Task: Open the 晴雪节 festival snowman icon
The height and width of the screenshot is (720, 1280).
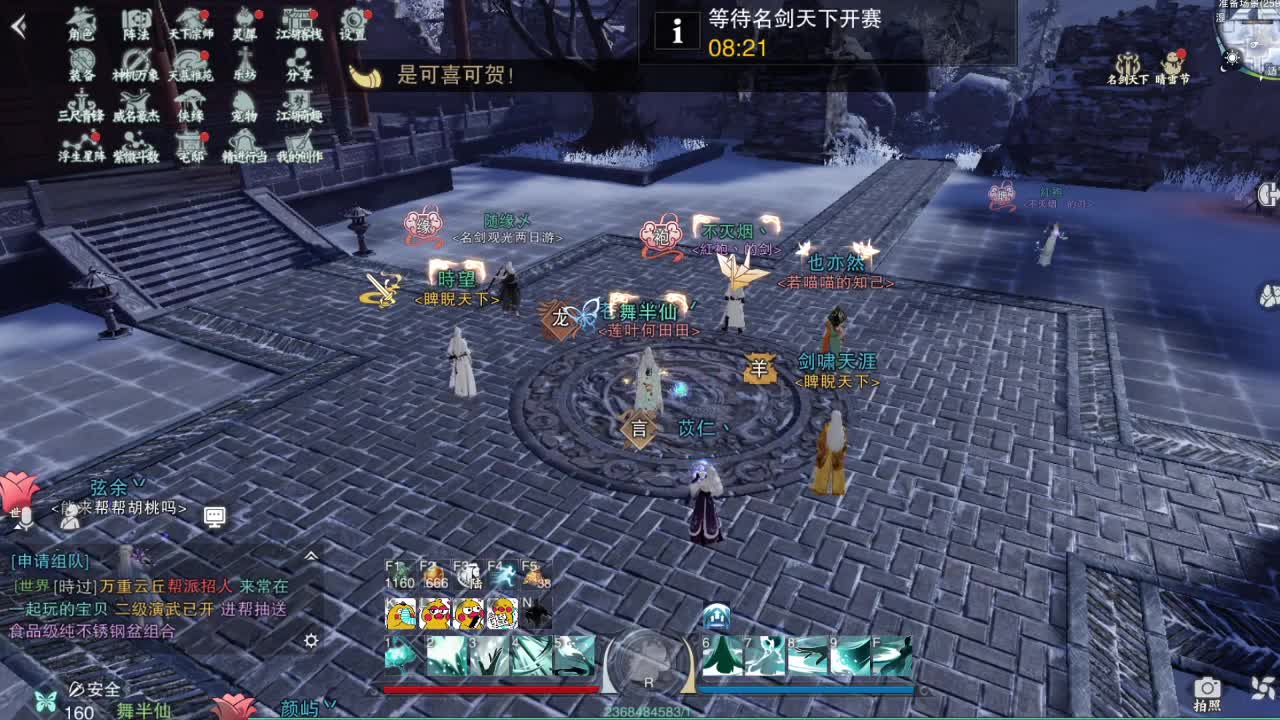Action: (x=1170, y=63)
